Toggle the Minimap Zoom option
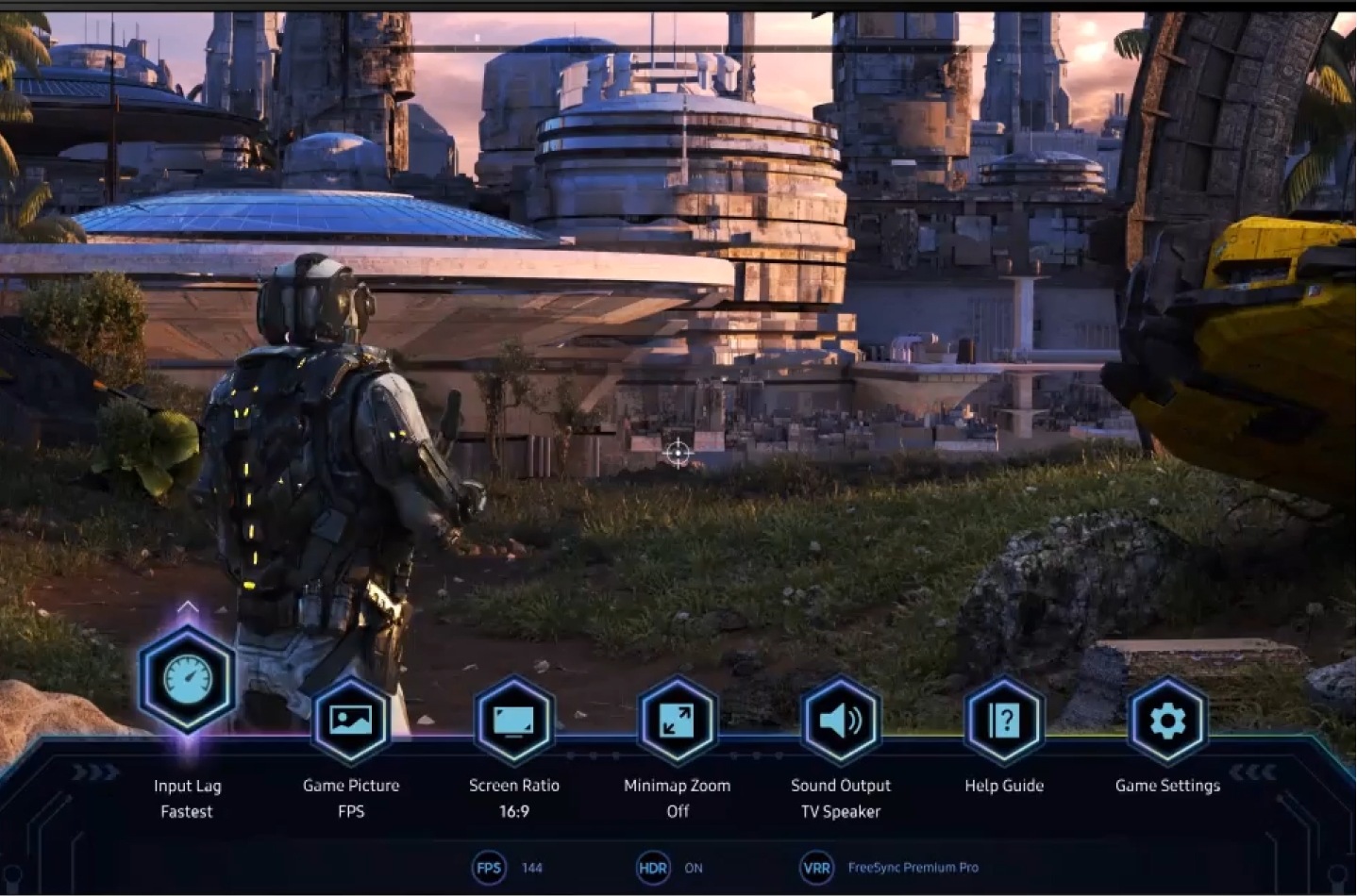Screen dimensions: 1357x896 pos(678,722)
